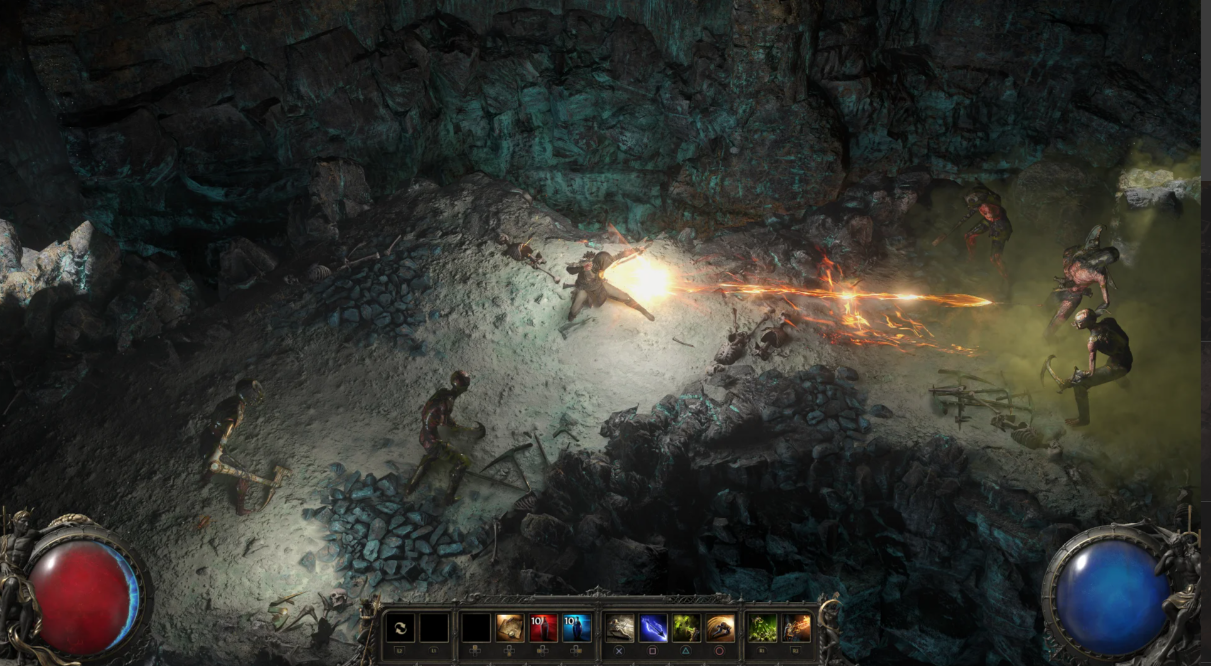The height and width of the screenshot is (666, 1211).
Task: Click the weapon swap arrows slot
Action: click(400, 628)
